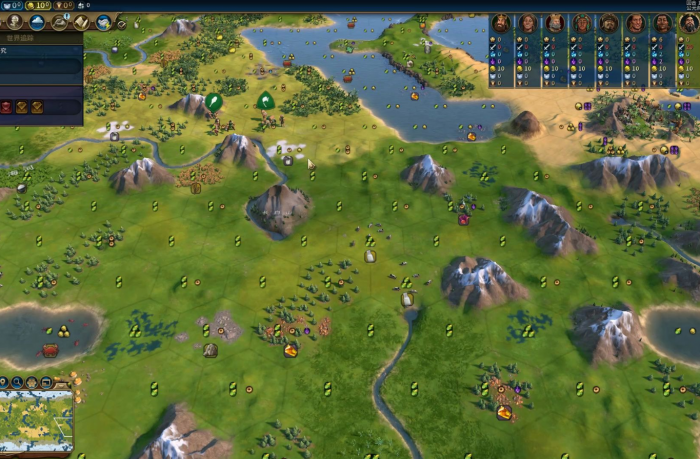This screenshot has width=700, height=459.
Task: Open the leader-portrait panel in the launch bar
Action: click(x=12, y=22)
